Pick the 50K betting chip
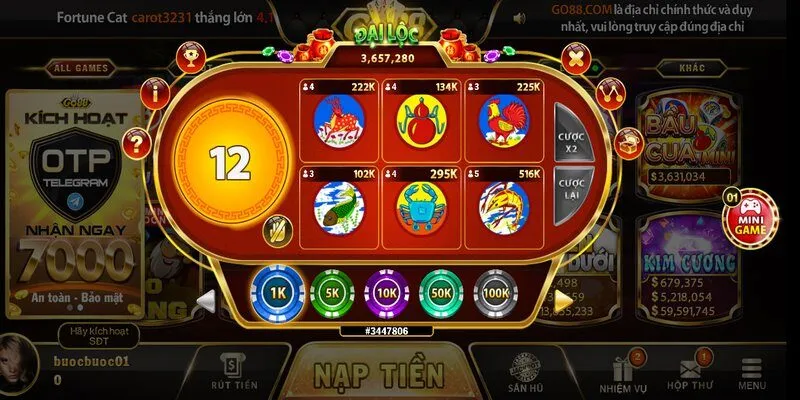The height and width of the screenshot is (400, 800). pyautogui.click(x=442, y=293)
